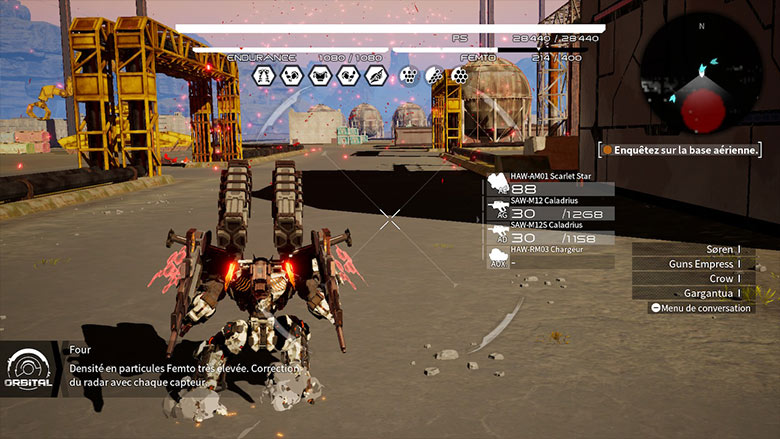The image size is (780, 439).
Task: Choose Guns Empress from the squad list
Action: [x=693, y=264]
